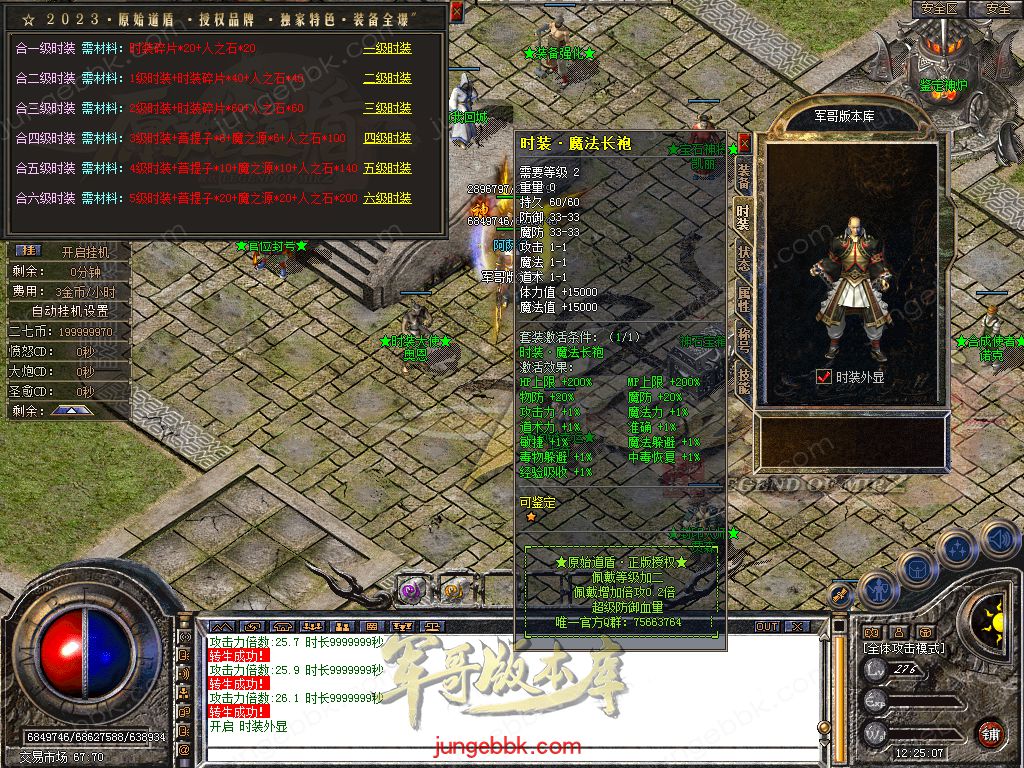Open 自动挂机设置 auto-play settings
Screen dimensions: 1024x768
point(70,311)
